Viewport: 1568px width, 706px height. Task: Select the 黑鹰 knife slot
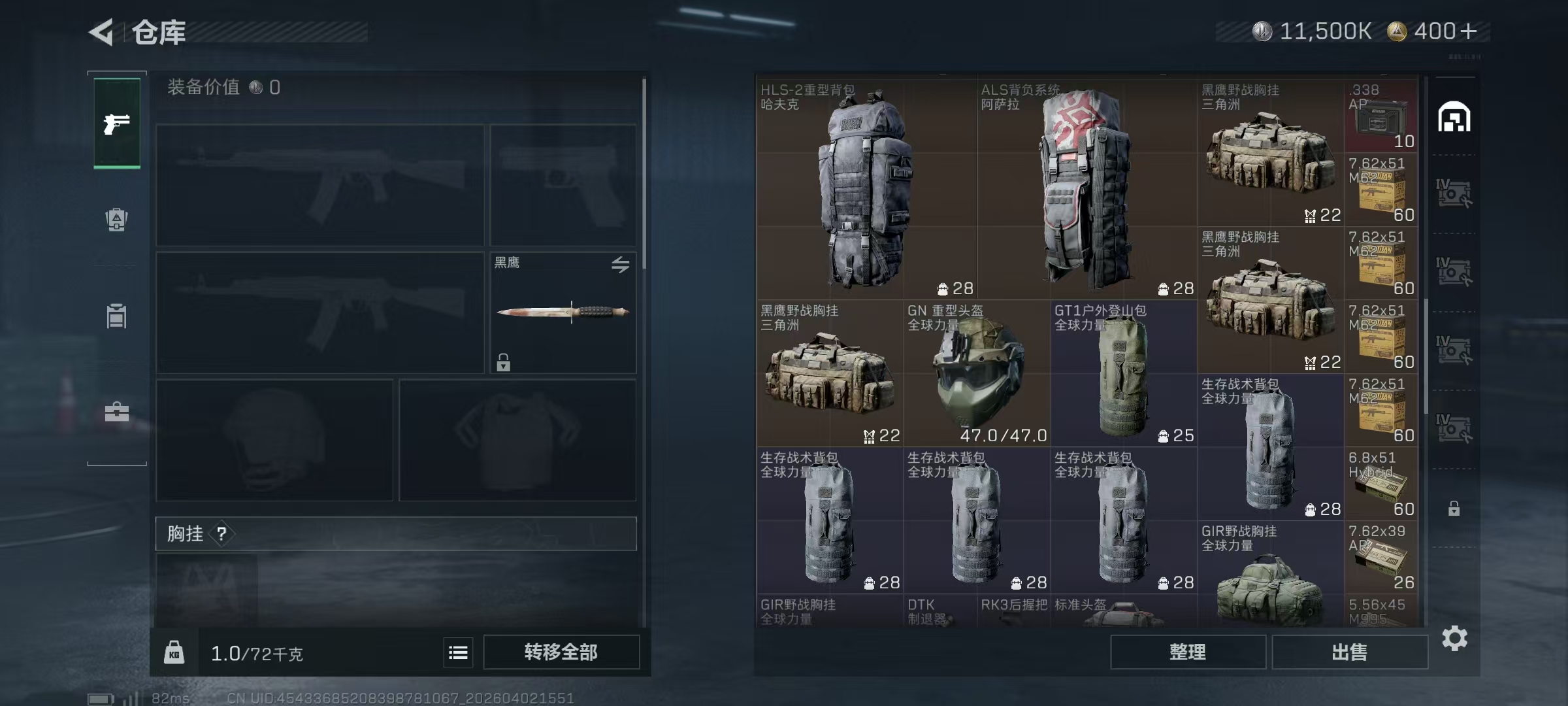563,312
